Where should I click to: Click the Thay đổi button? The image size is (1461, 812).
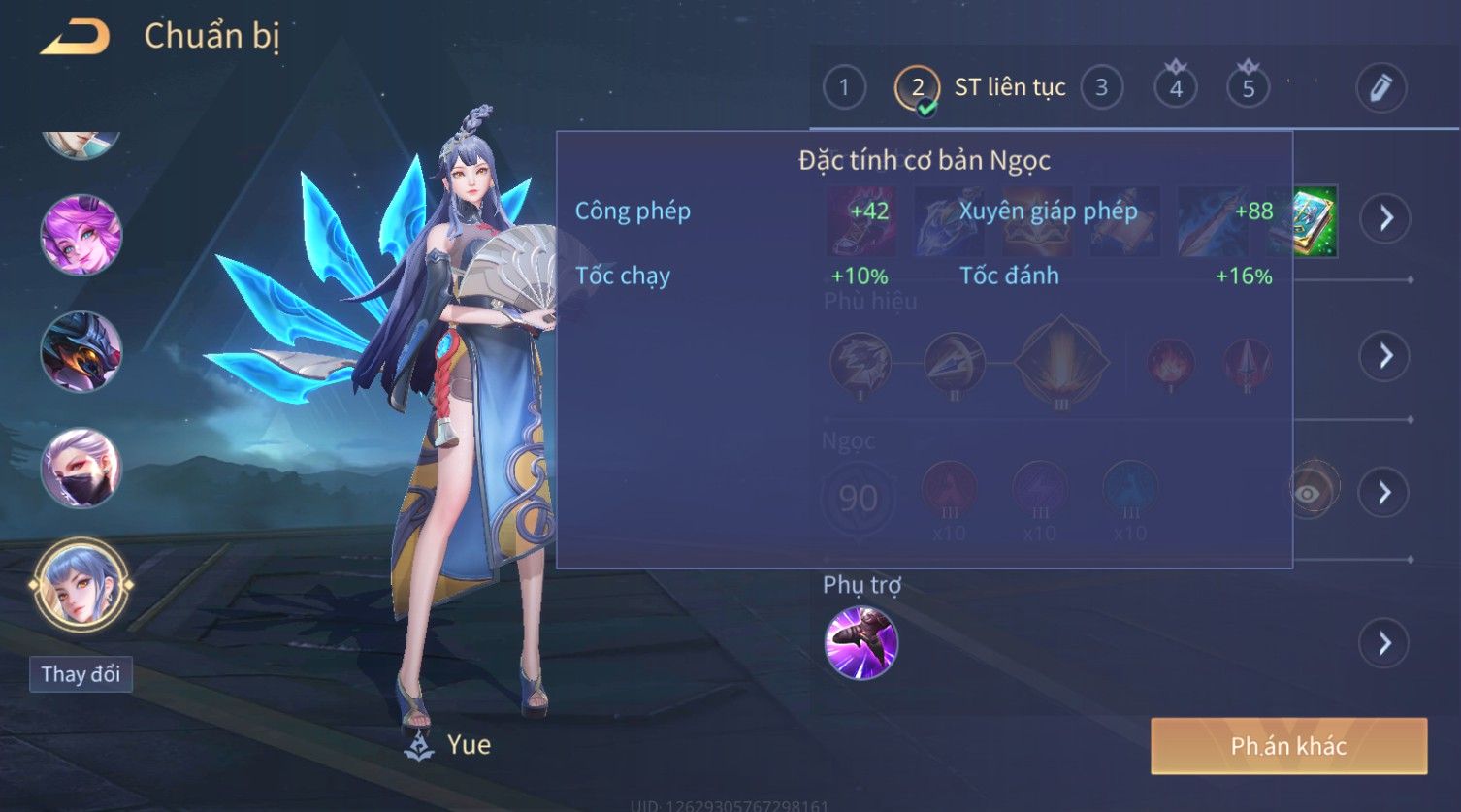coord(81,674)
